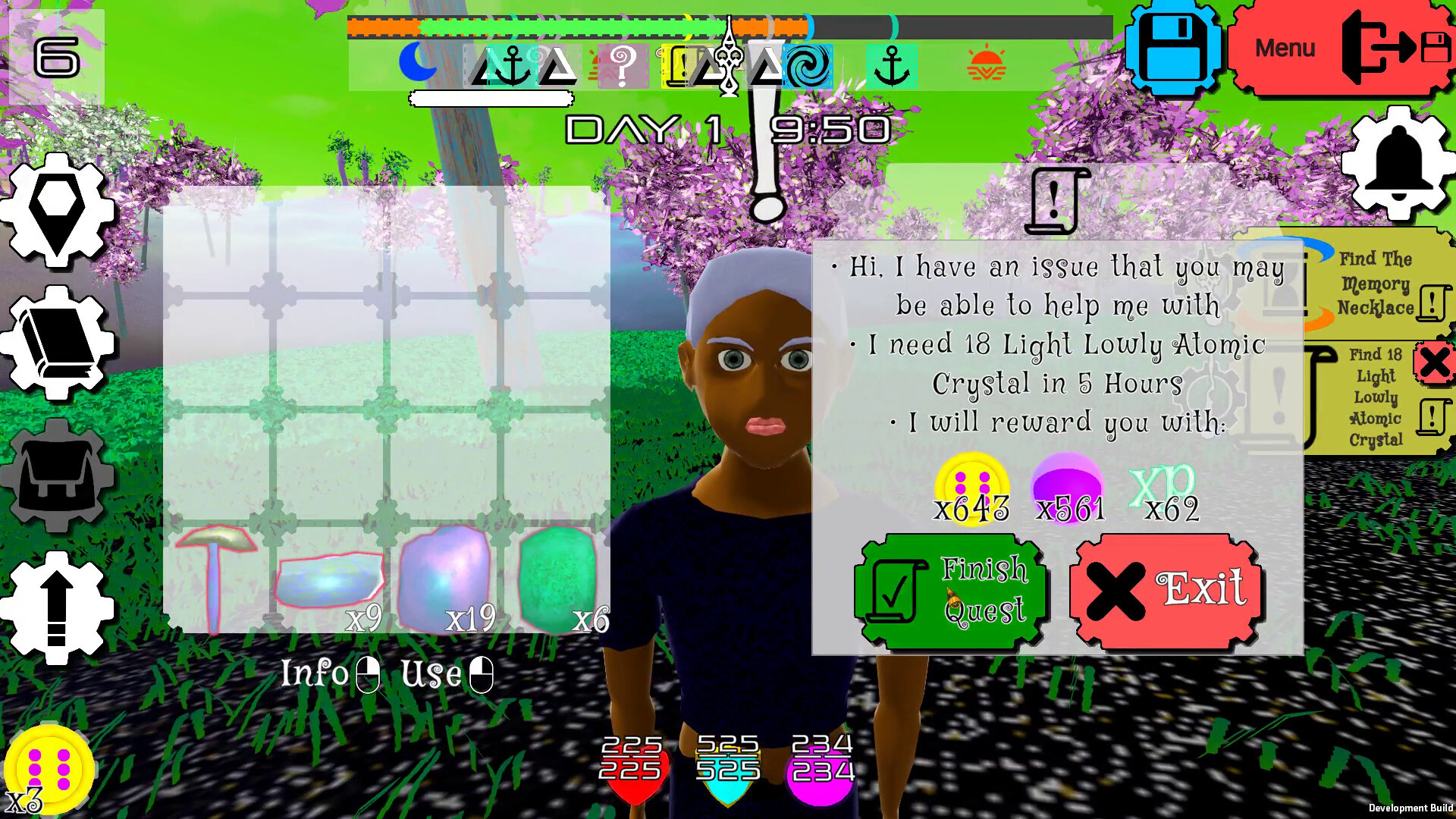1456x819 pixels.
Task: Click the blue save game floppy icon
Action: click(x=1174, y=47)
